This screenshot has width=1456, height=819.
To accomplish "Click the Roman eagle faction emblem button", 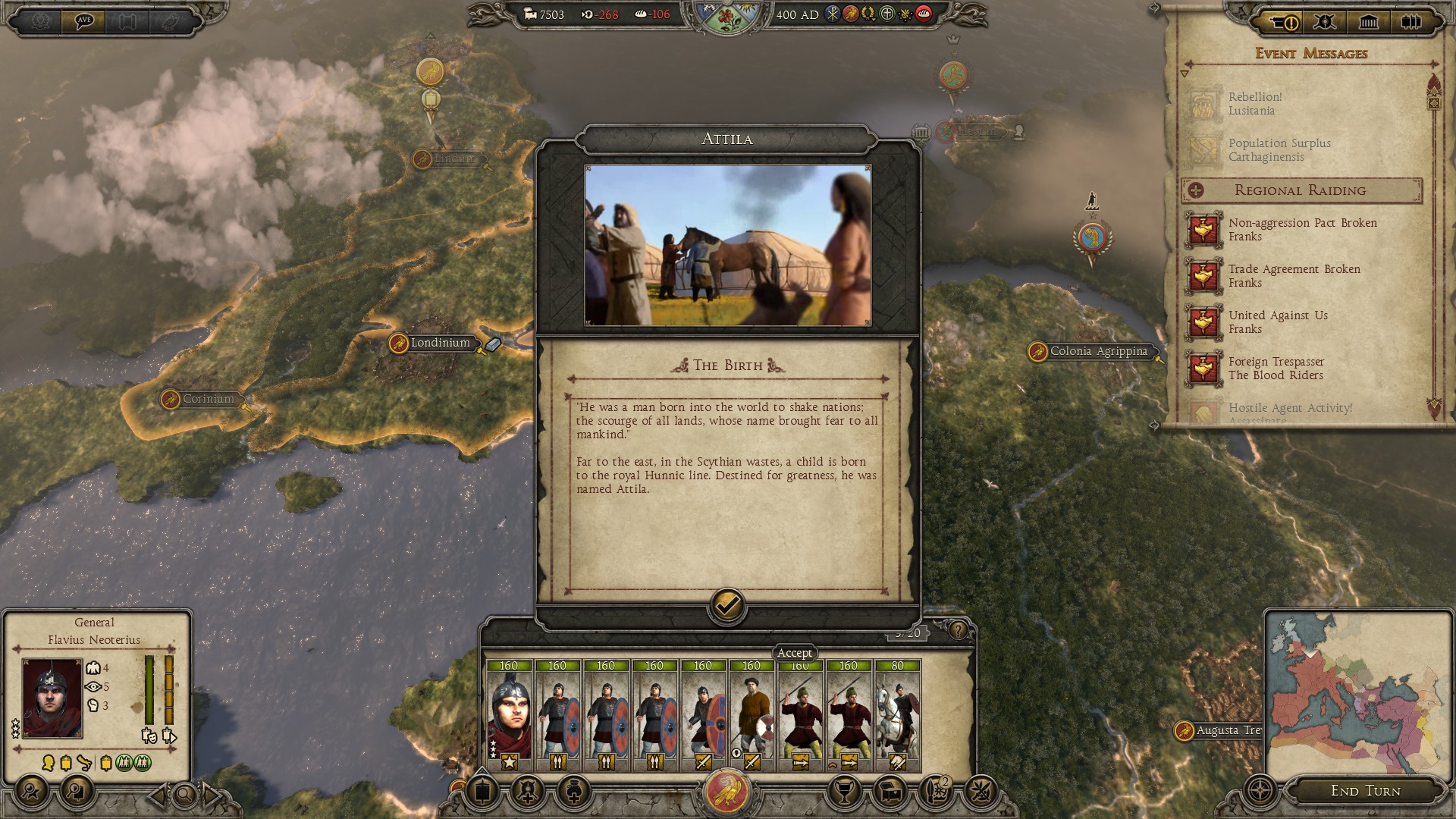I will [x=727, y=792].
